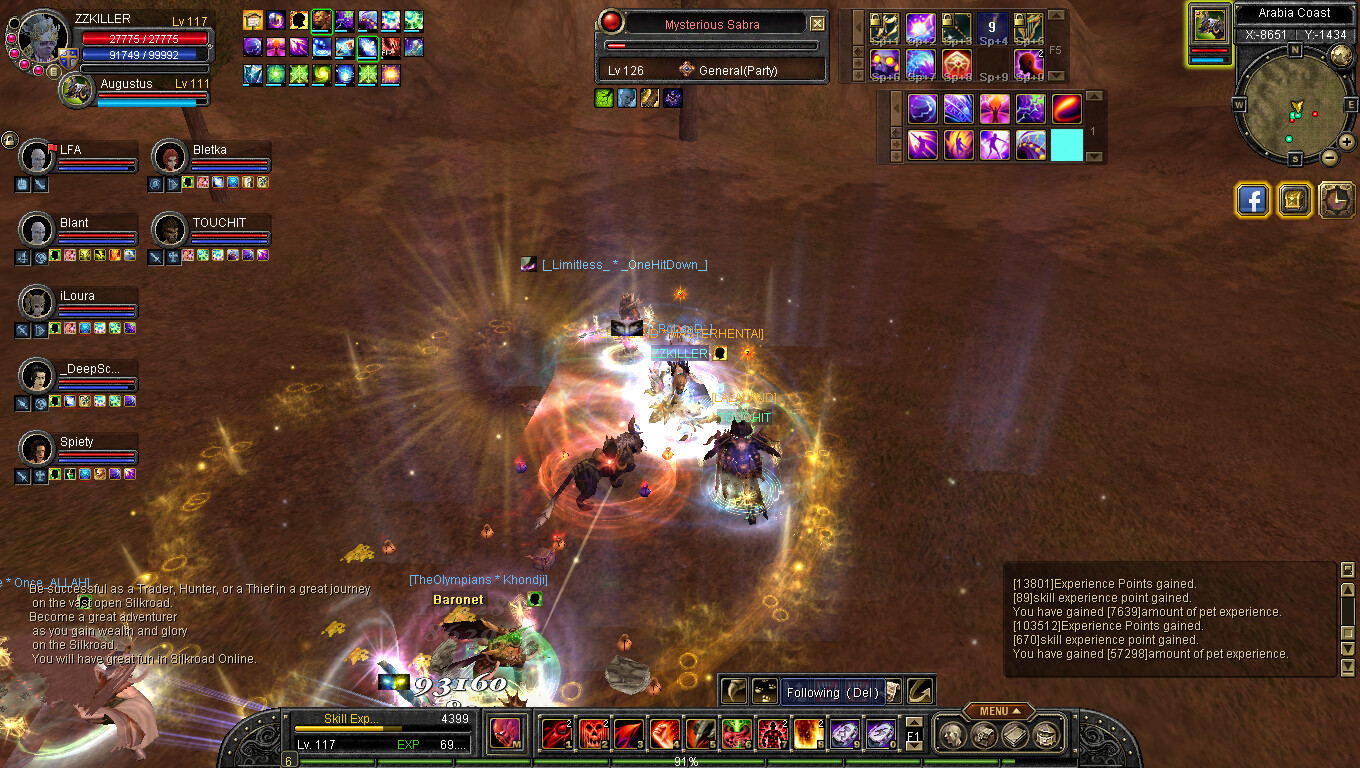
Task: Click the pet portrait beside the minimap
Action: coord(1209,26)
